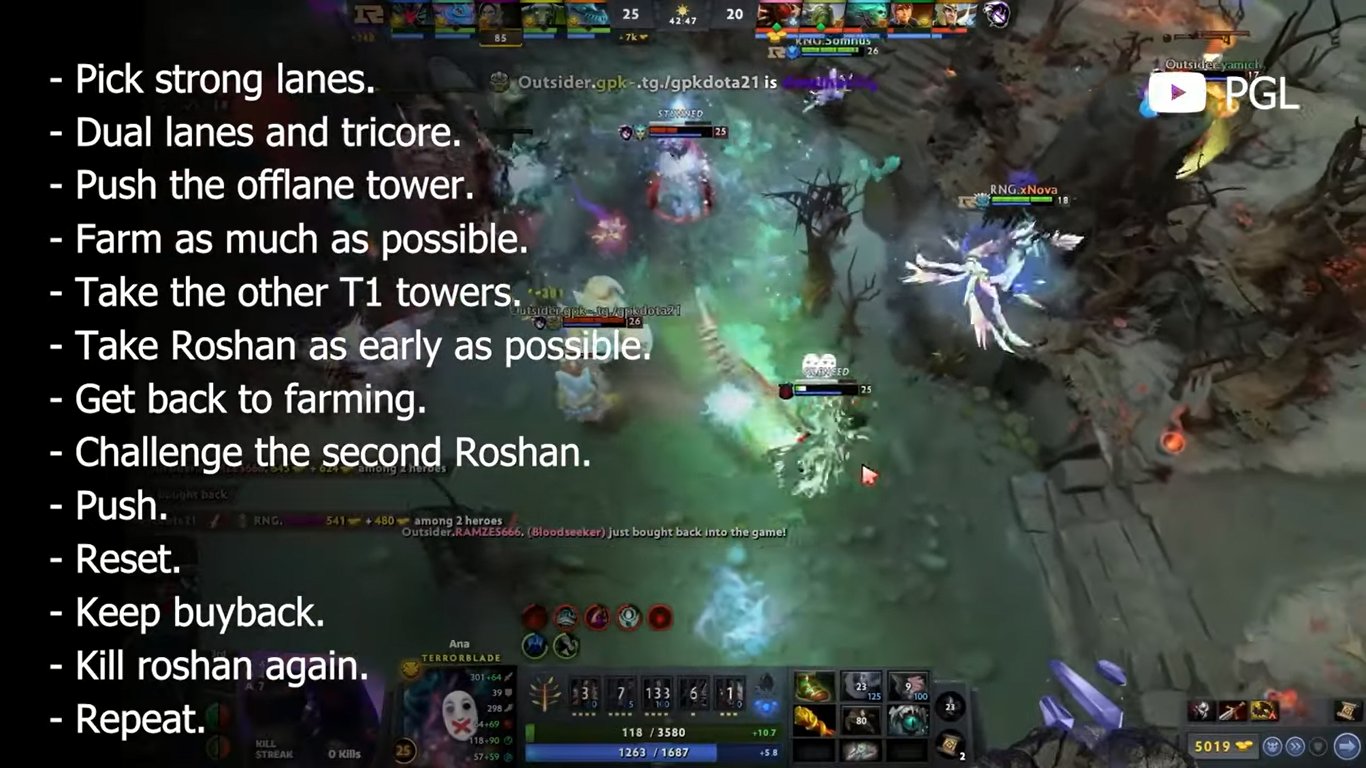This screenshot has width=1366, height=768.
Task: Toggle the courier delivery button near the gold
Action: tap(1273, 746)
